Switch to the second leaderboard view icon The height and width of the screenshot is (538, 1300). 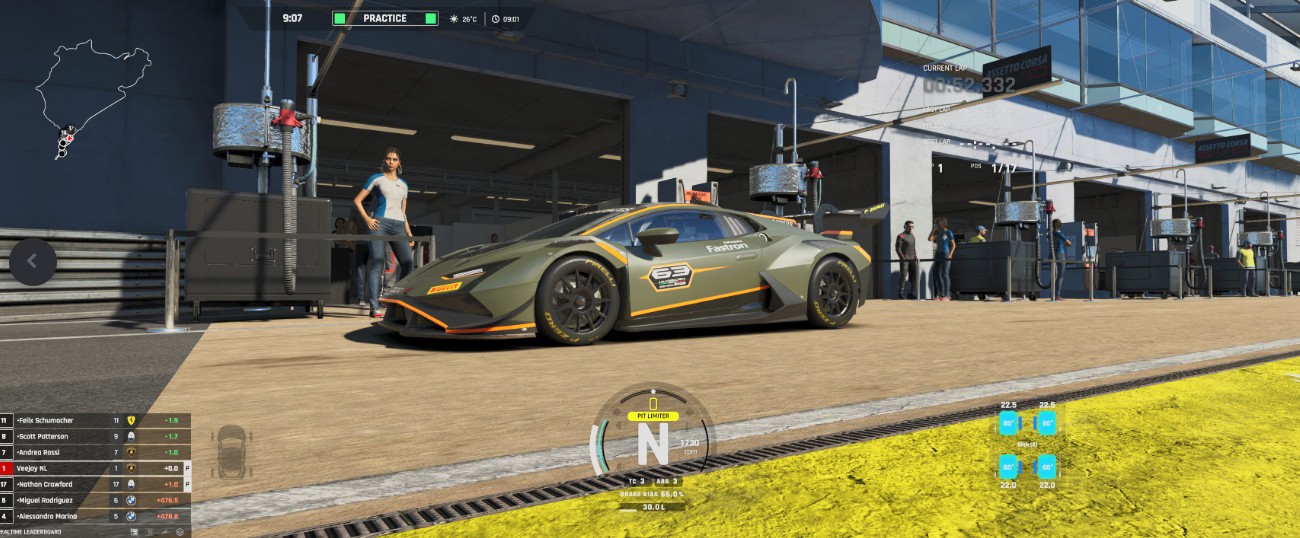pos(149,532)
